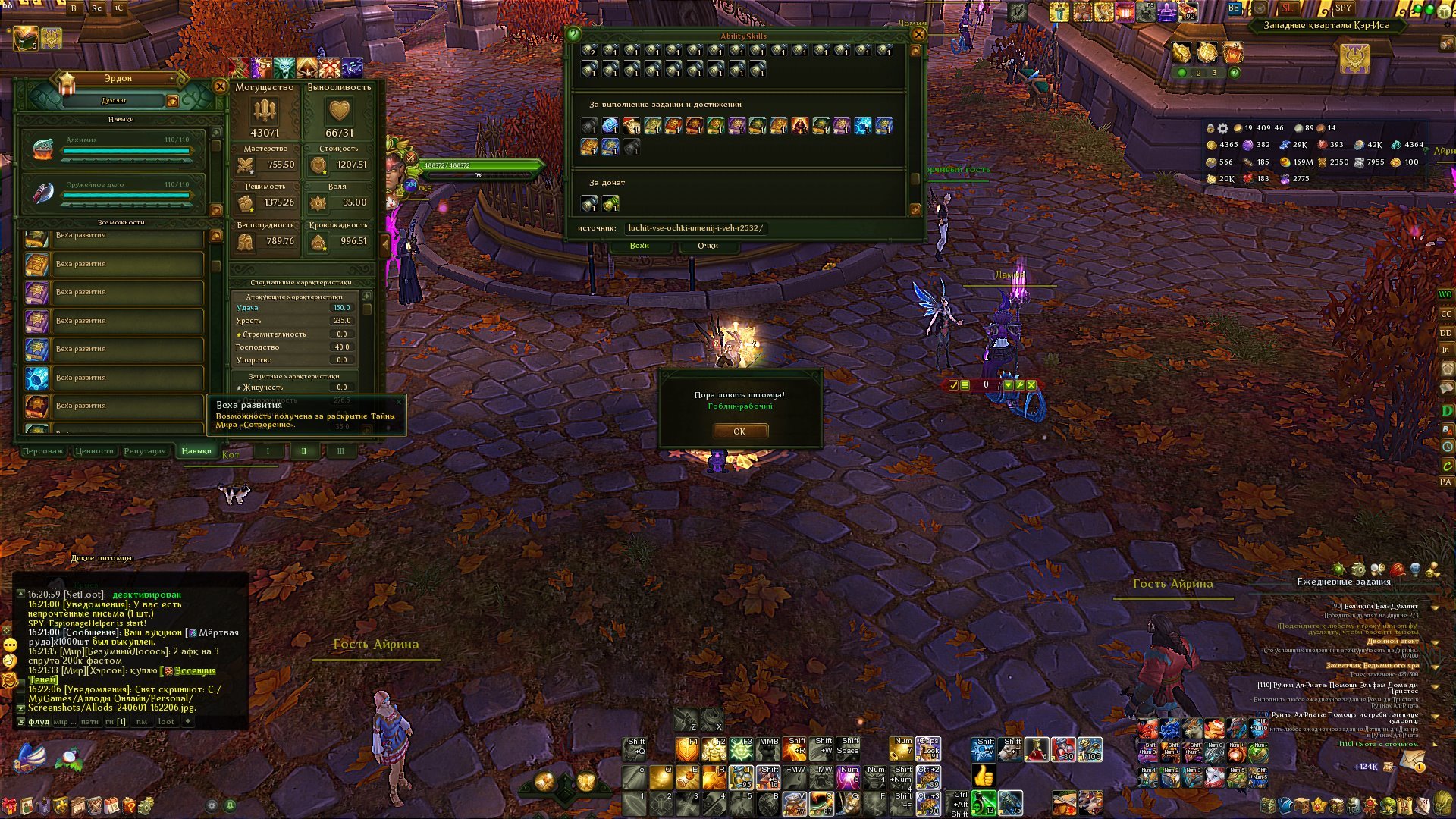Select the флуд chat tab
This screenshot has height=819, width=1456.
pyautogui.click(x=39, y=722)
